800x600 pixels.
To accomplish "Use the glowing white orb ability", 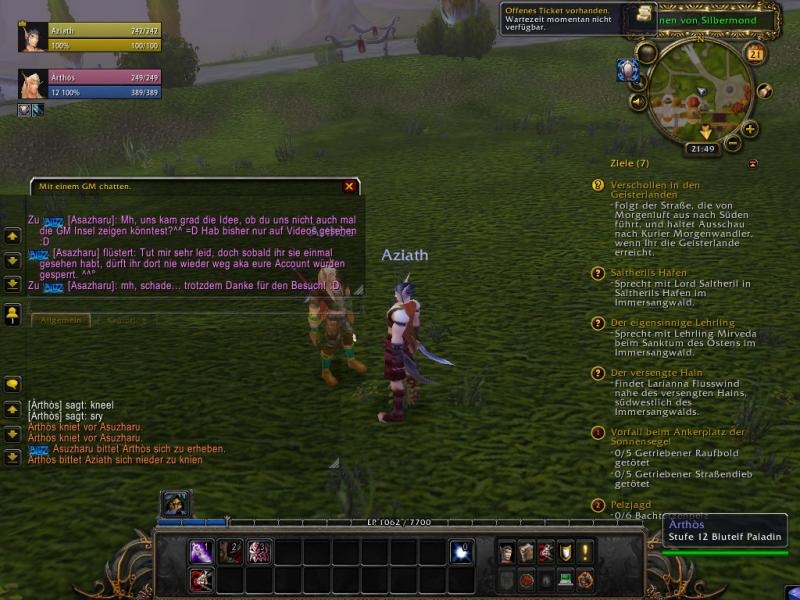I will [x=461, y=551].
